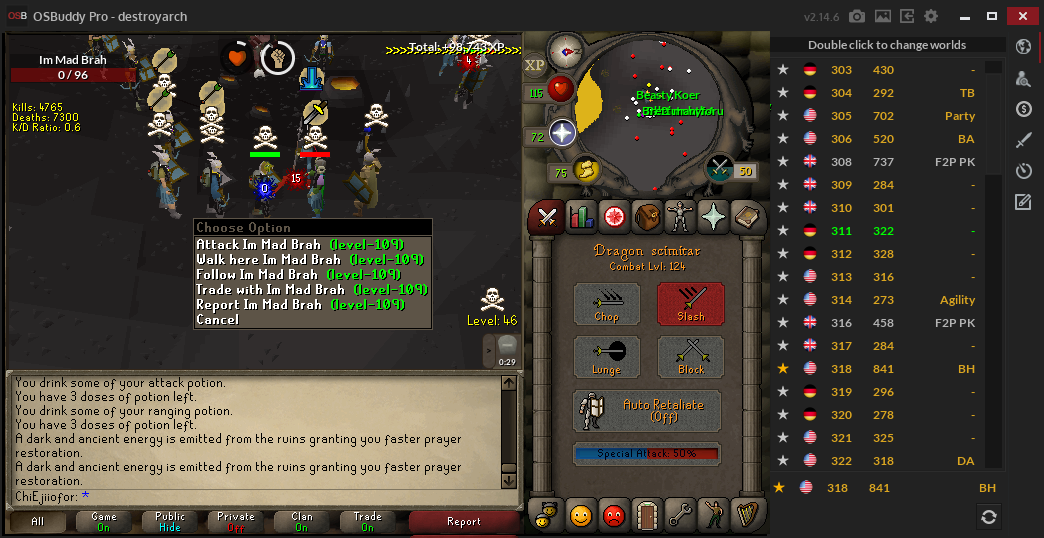Select the Slash attack style

(690, 303)
